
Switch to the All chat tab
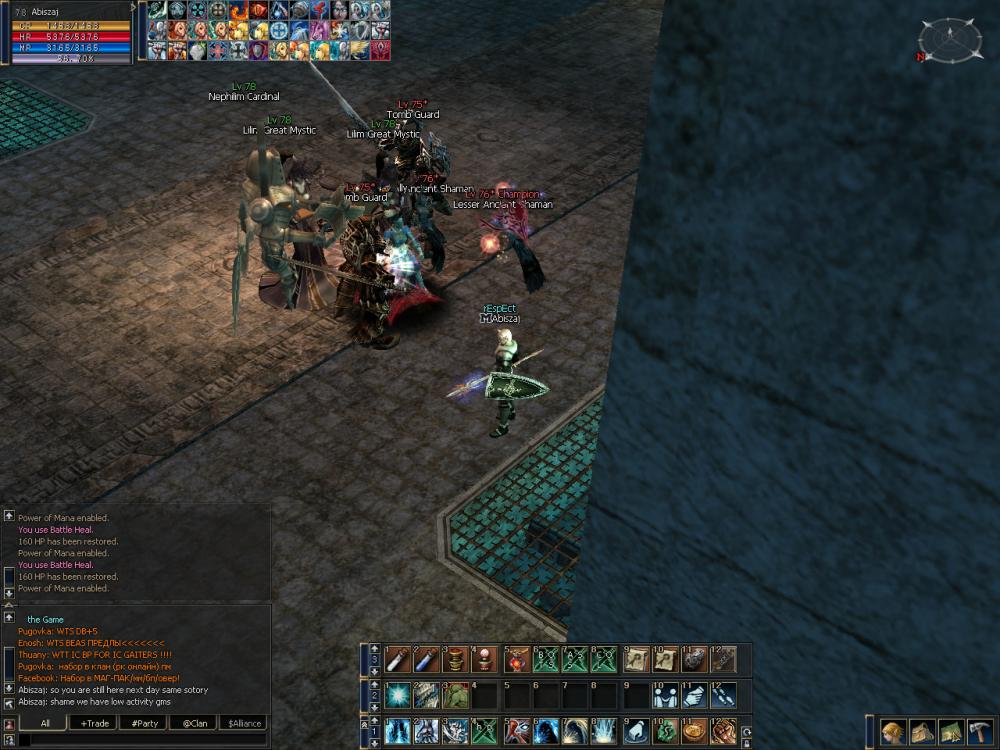pyautogui.click(x=45, y=723)
